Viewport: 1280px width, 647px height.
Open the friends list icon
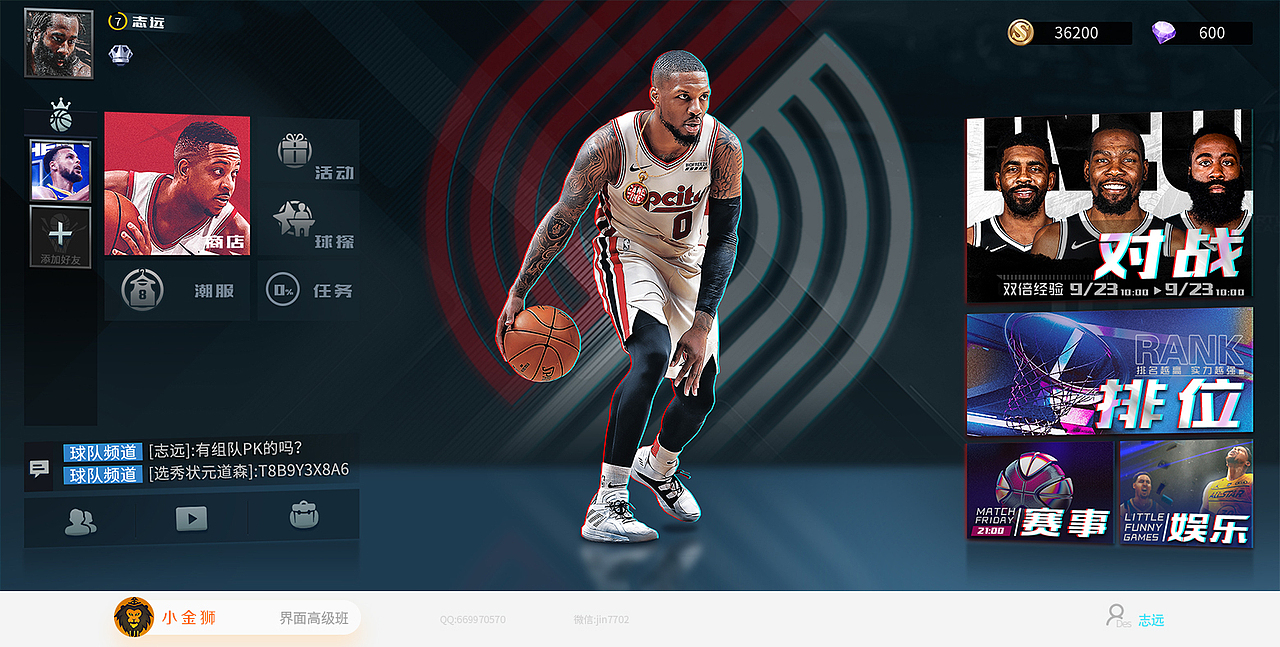point(80,519)
